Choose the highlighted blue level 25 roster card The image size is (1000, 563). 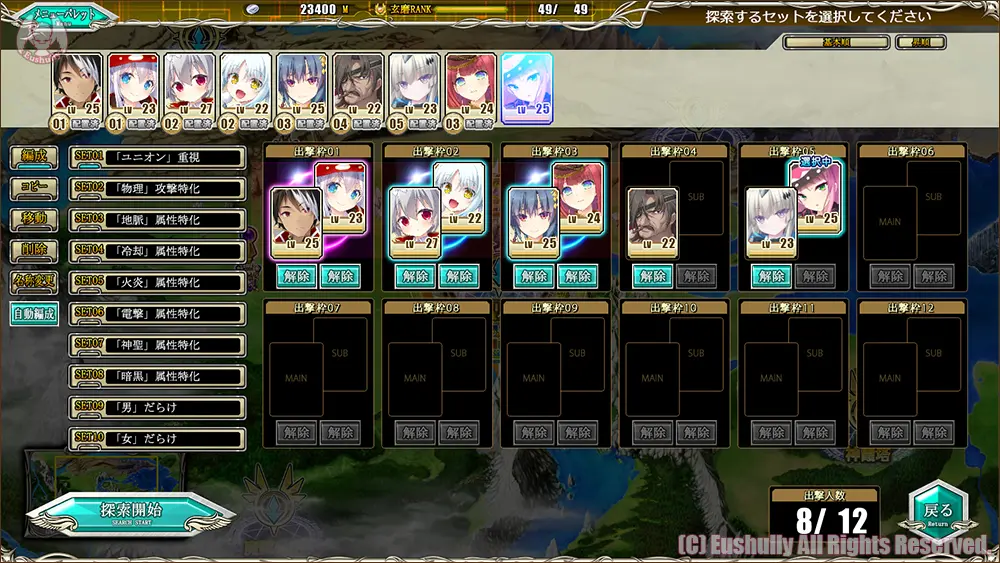tap(526, 87)
